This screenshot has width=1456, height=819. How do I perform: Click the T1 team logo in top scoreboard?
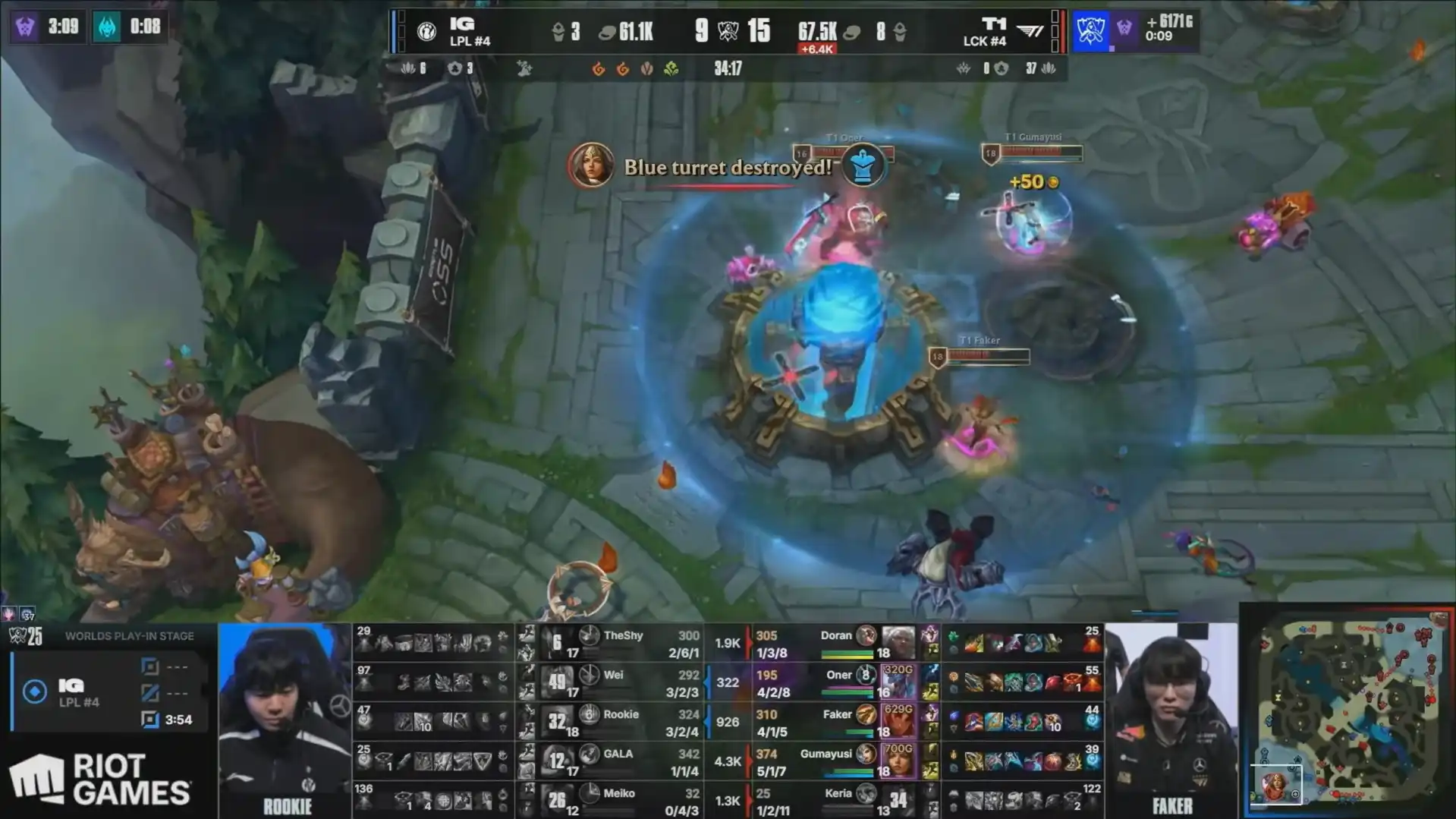pyautogui.click(x=1030, y=31)
